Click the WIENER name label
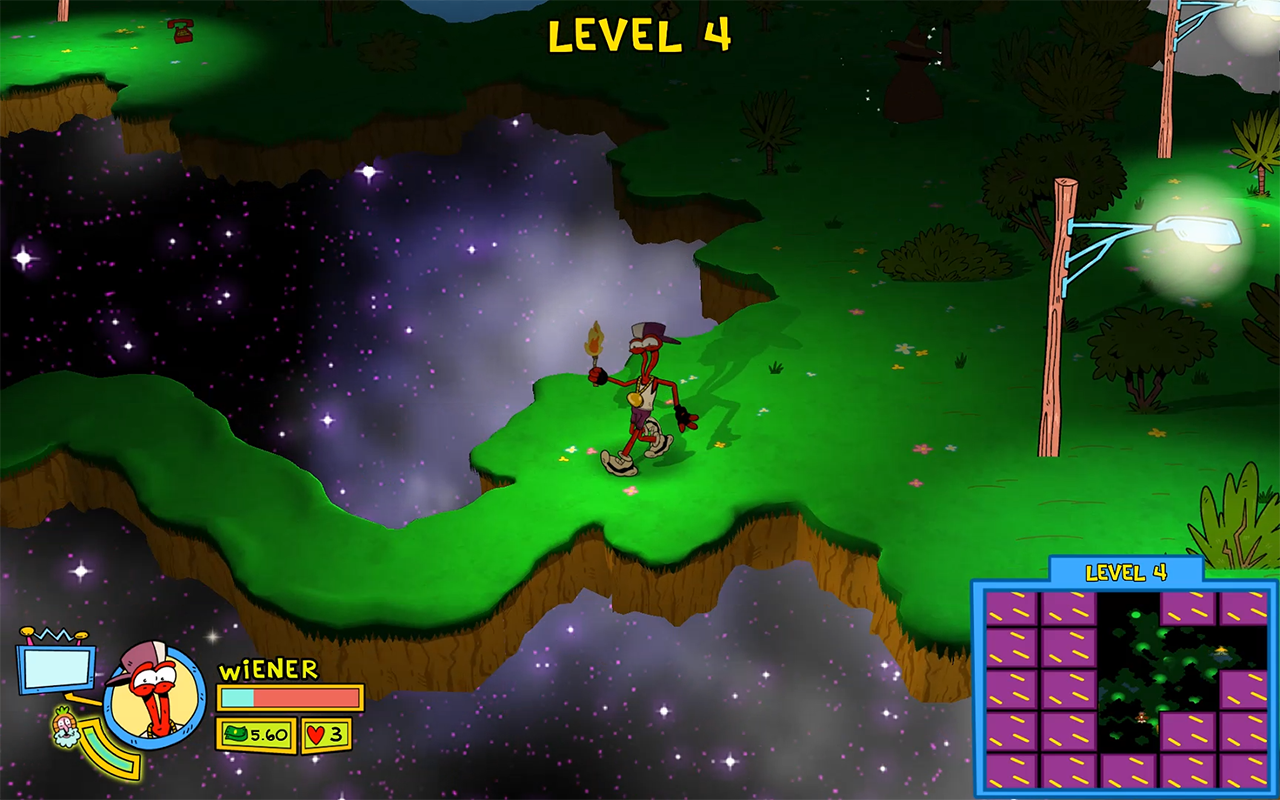Image resolution: width=1280 pixels, height=800 pixels. click(x=267, y=669)
